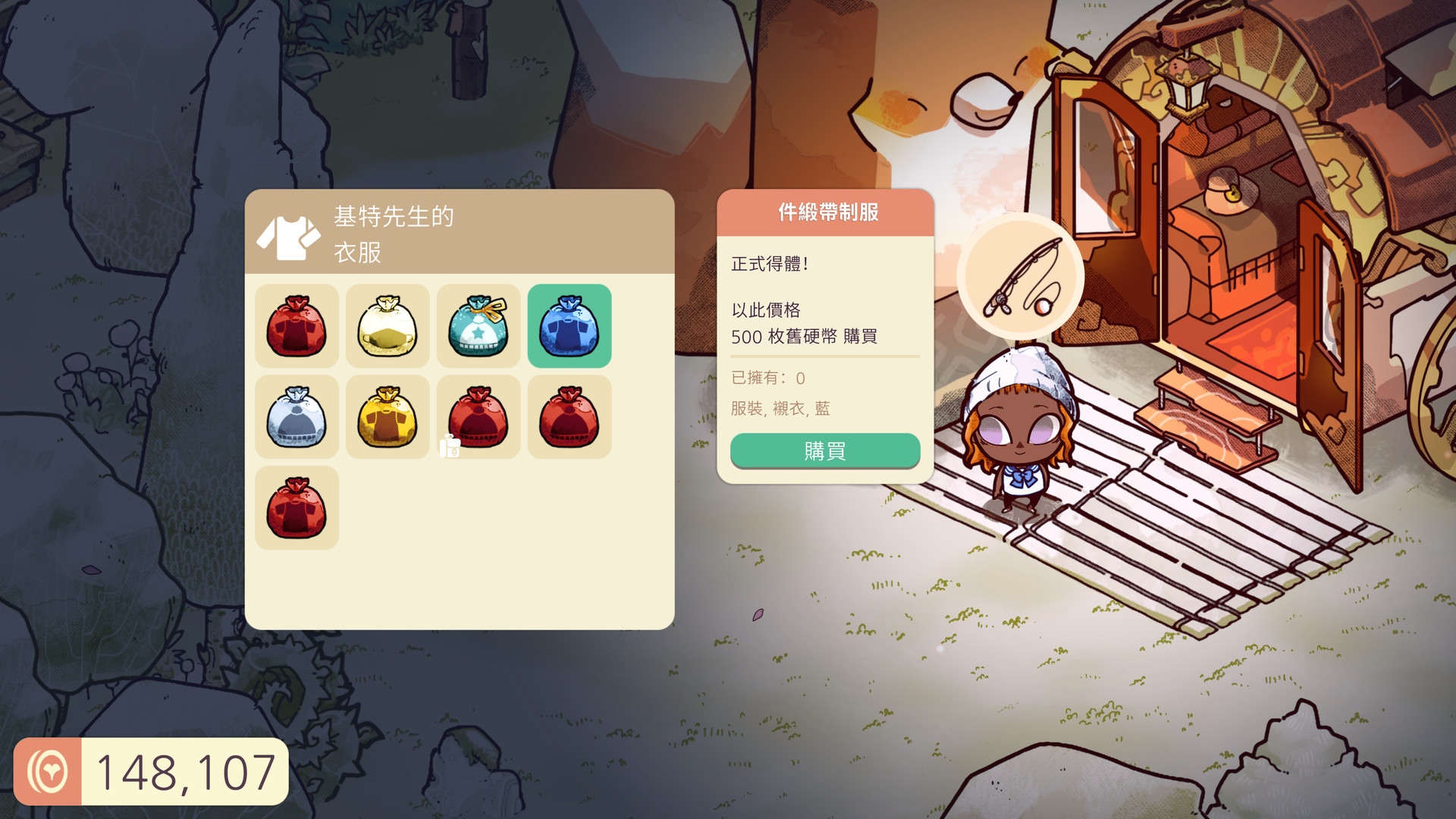The image size is (1456, 819).
Task: Select the first red bag in the top row
Action: click(x=297, y=325)
